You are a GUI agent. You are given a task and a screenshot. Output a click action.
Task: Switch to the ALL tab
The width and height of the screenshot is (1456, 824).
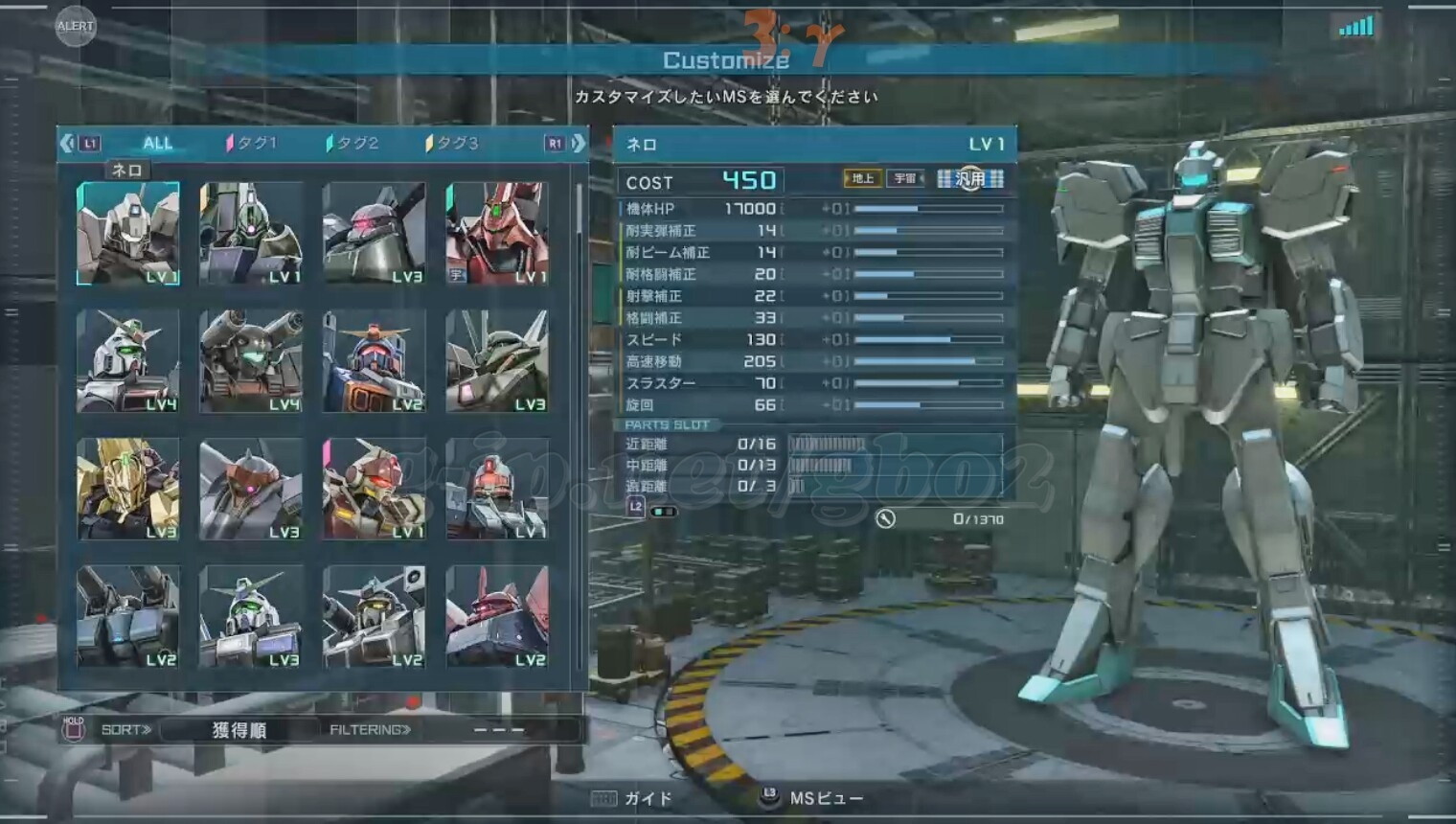pos(157,144)
